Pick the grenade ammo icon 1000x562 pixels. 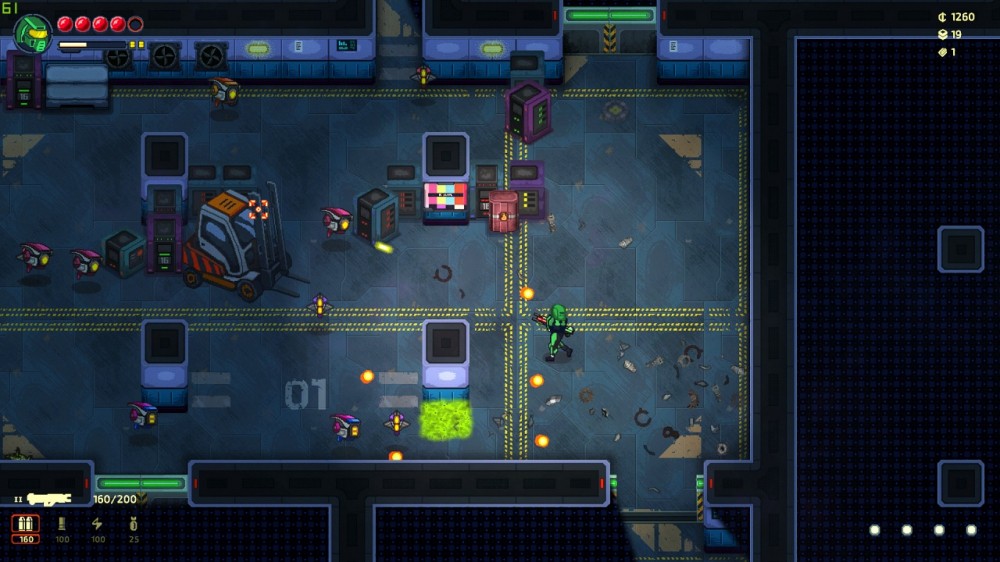coord(133,525)
